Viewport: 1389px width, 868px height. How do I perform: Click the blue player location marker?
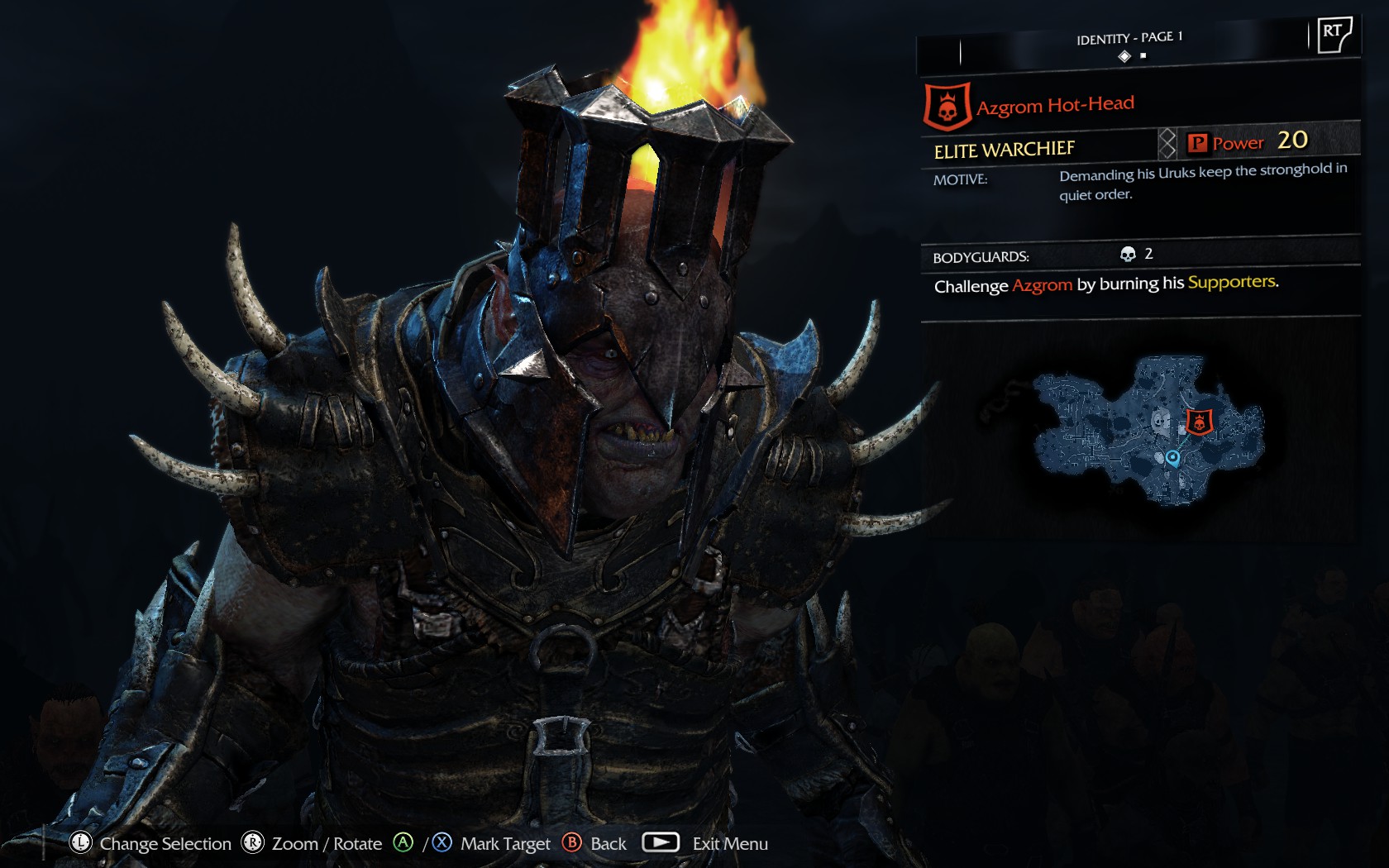tap(1172, 457)
